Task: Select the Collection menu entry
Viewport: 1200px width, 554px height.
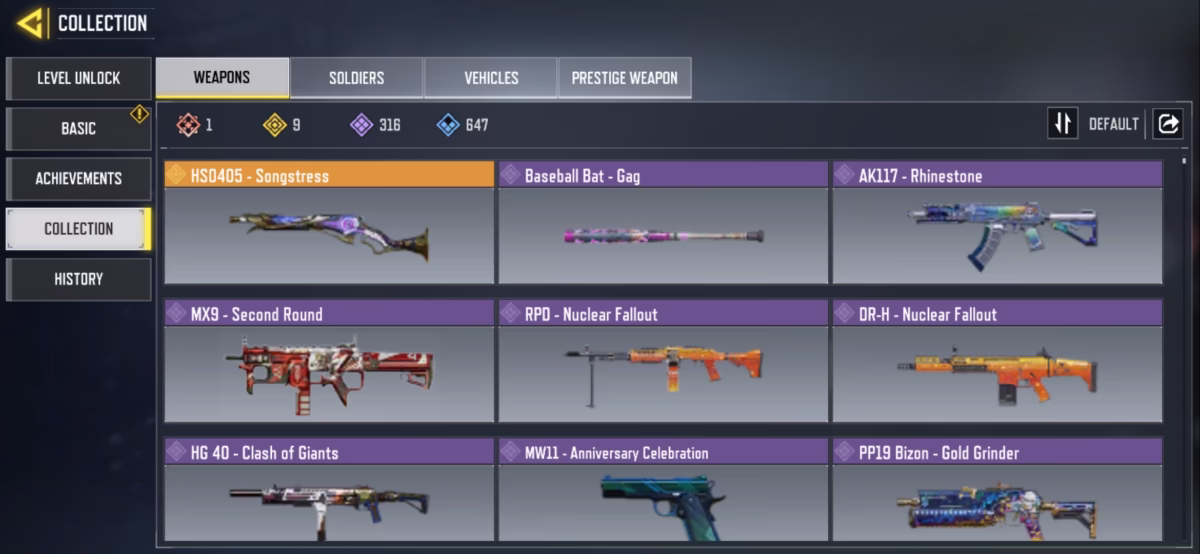Action: tap(79, 228)
